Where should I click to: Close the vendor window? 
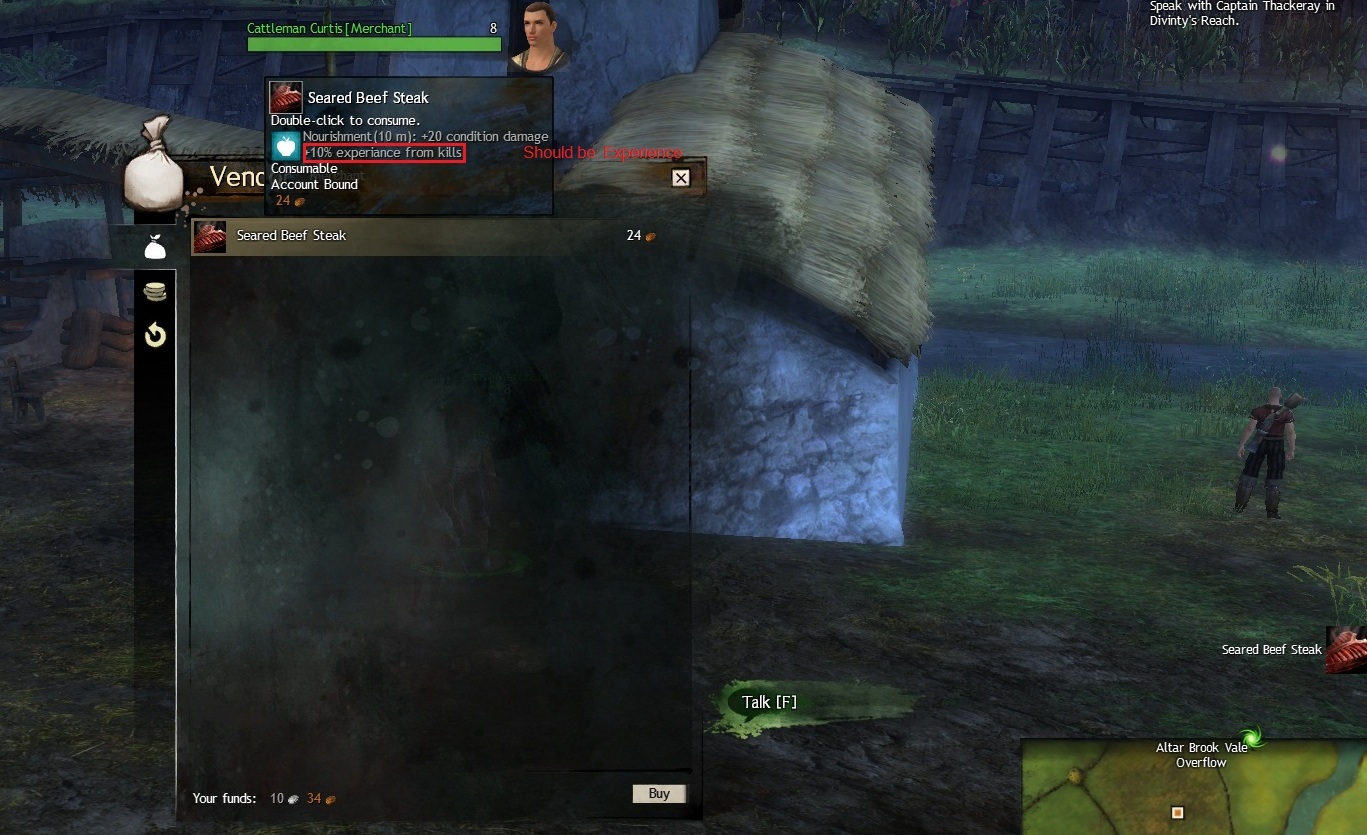coord(681,178)
